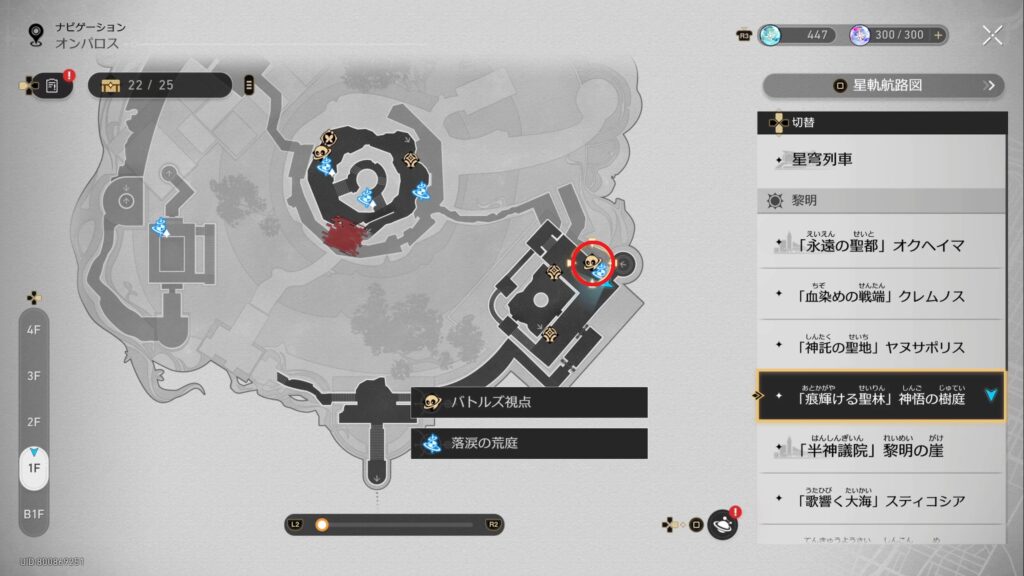Screen dimensions: 1024x576
Task: Open the 星軌航路図 star rail map
Action: click(884, 86)
